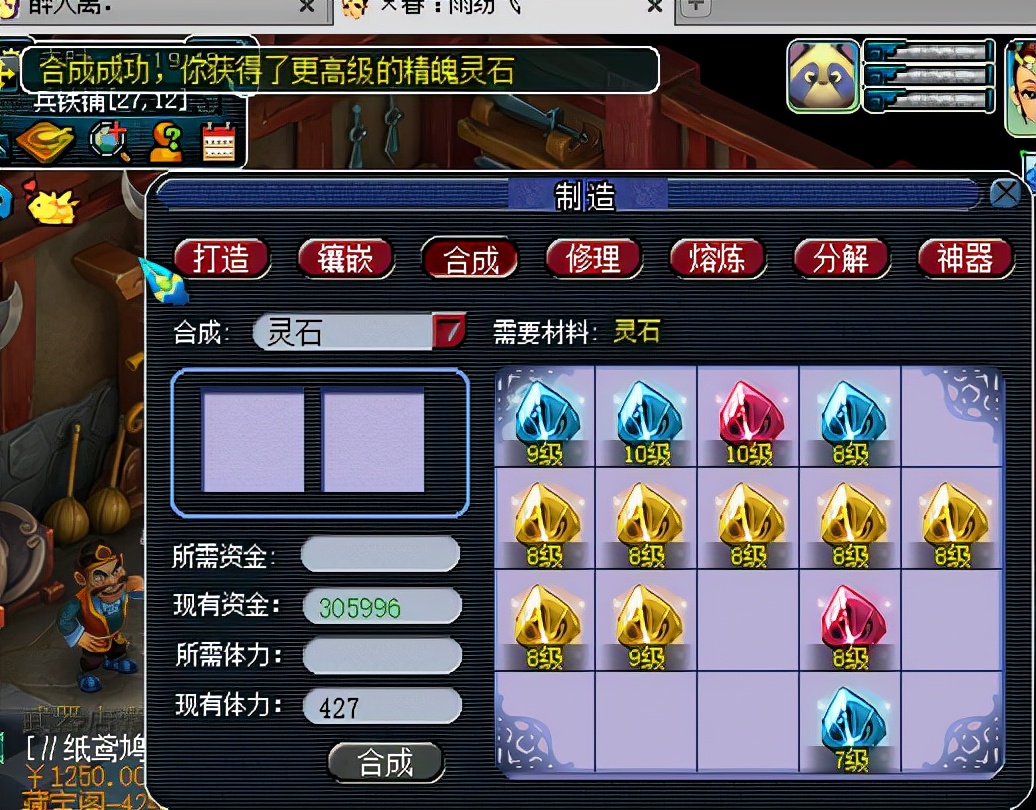Close the 制造 crafting window
This screenshot has width=1036, height=810.
[1004, 193]
